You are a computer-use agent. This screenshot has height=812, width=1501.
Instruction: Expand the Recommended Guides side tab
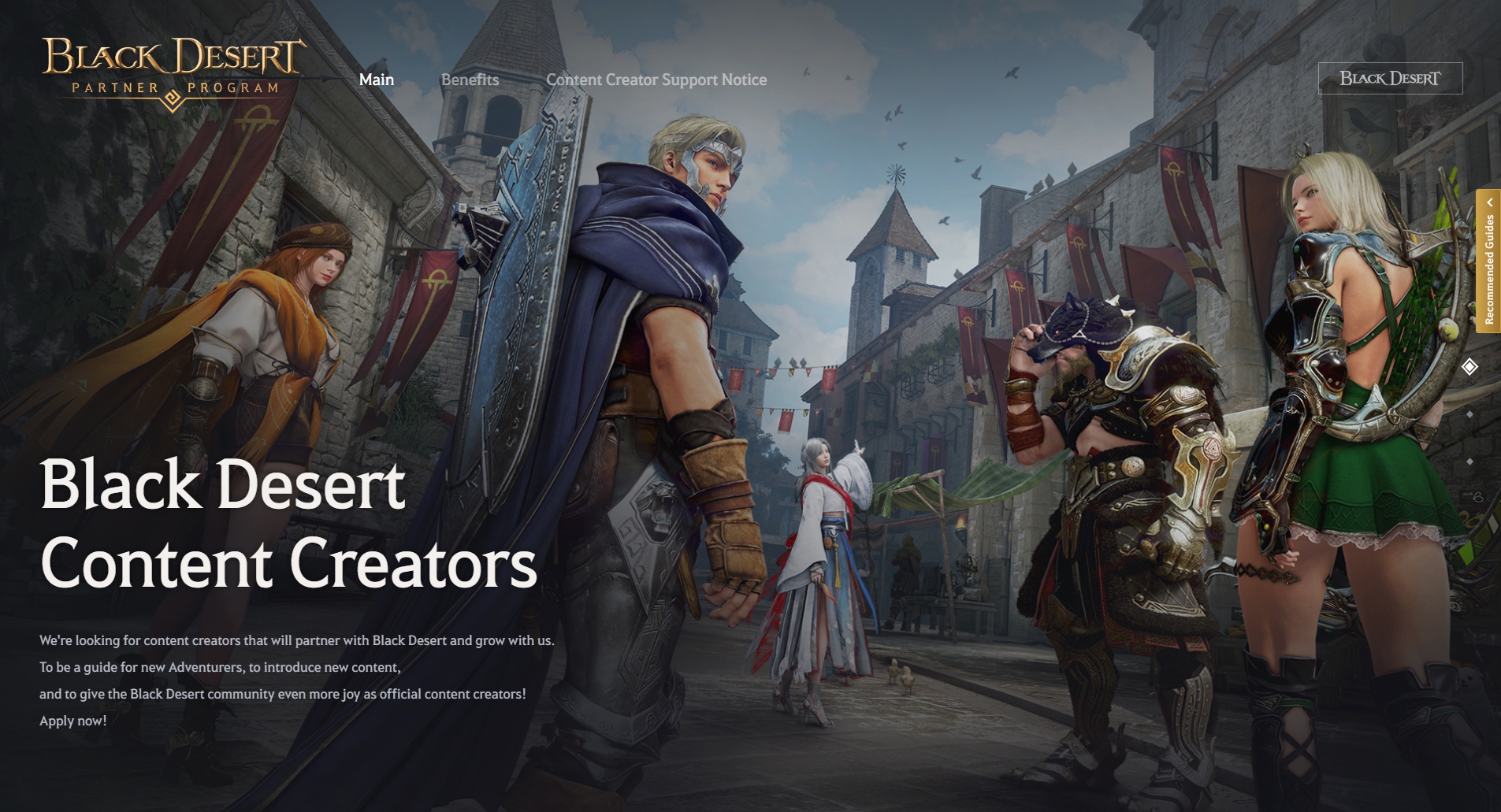pos(1488,261)
